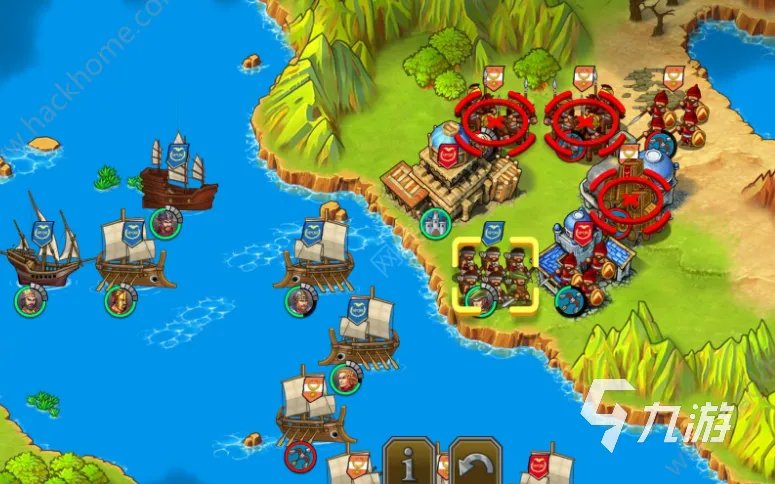Select the infantry squad in the yellow brackets
This screenshot has height=484, width=775.
(494, 277)
